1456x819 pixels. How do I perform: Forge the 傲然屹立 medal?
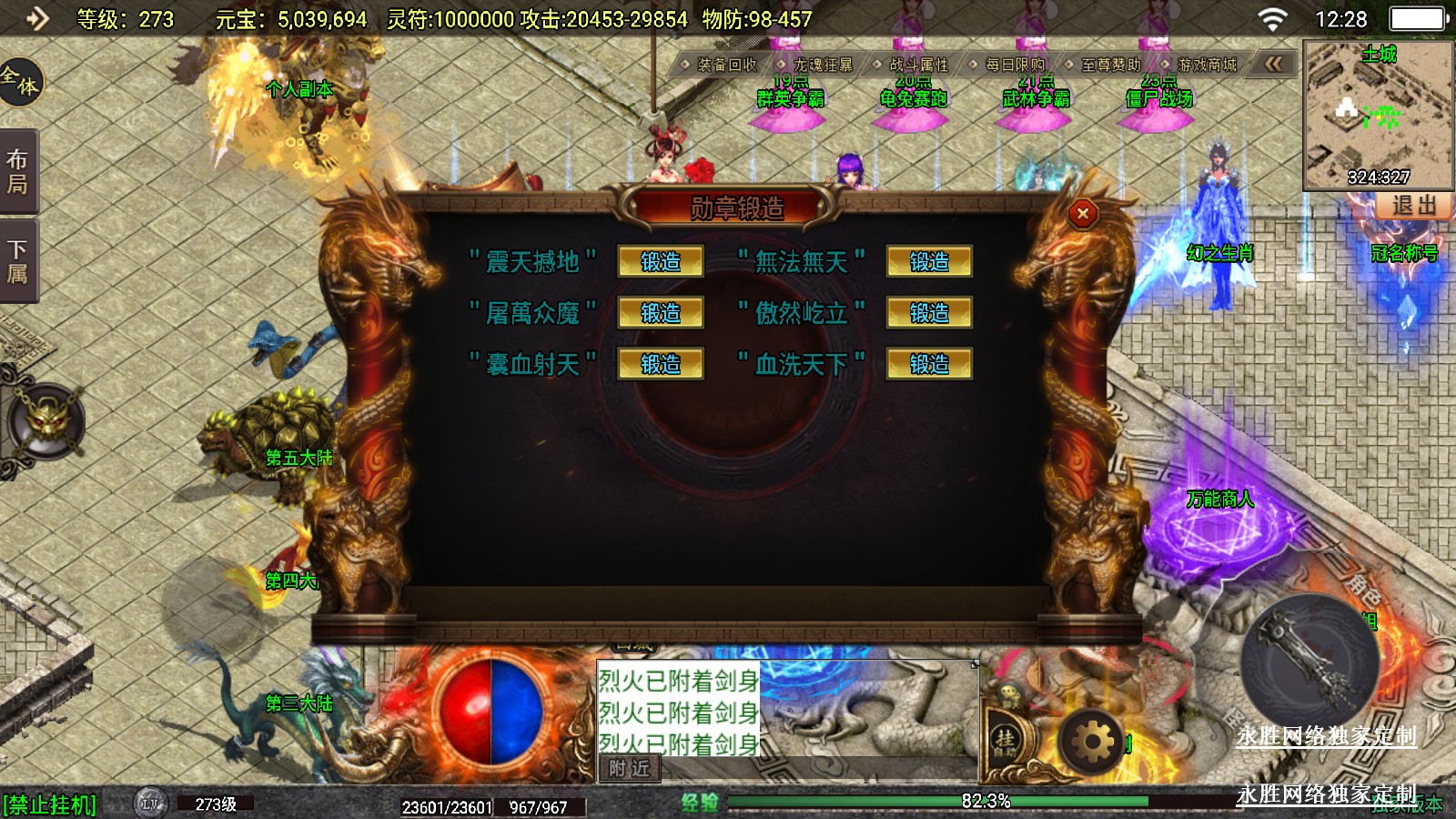(x=929, y=313)
